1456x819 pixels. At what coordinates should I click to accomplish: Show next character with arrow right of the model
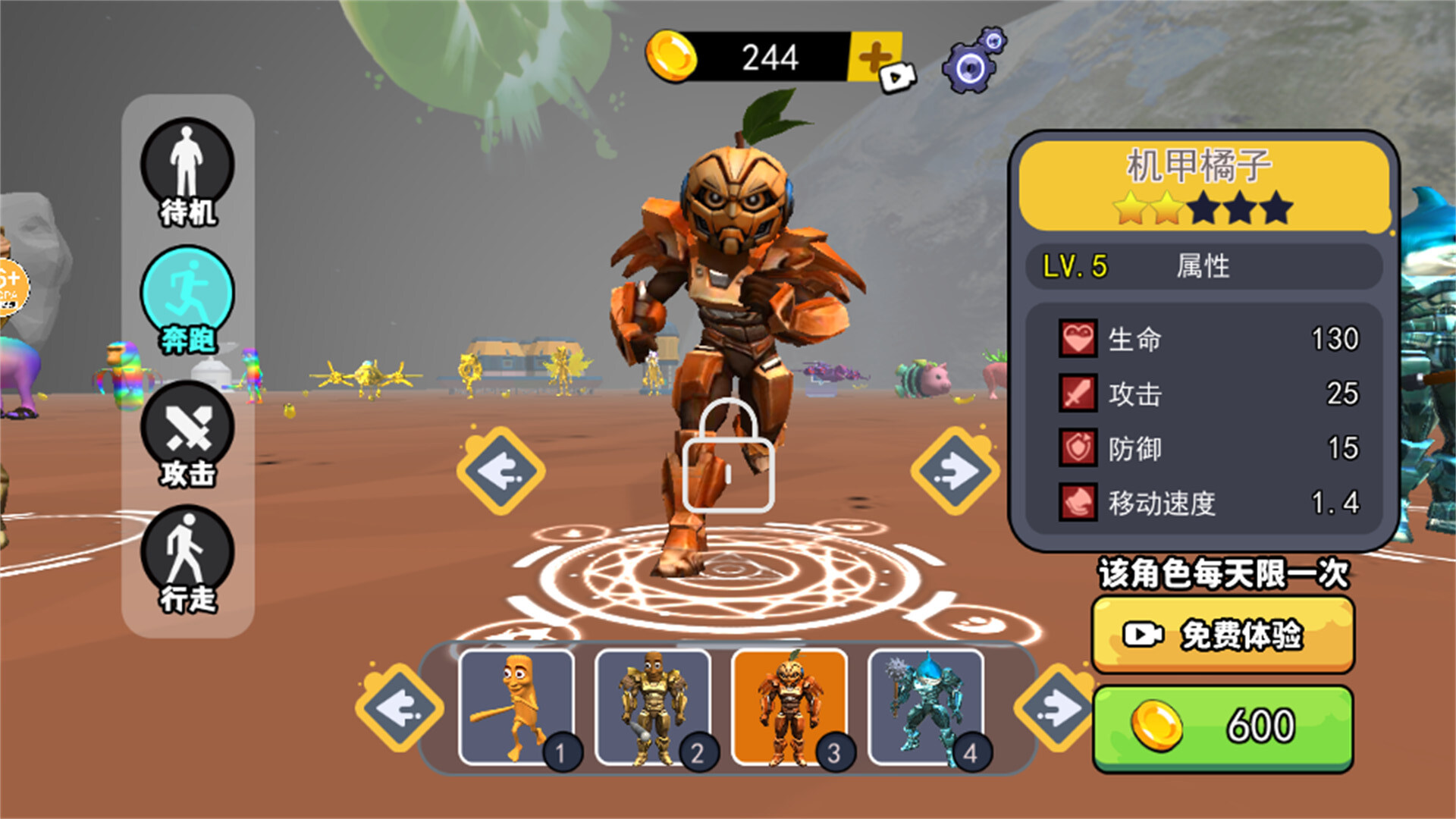955,471
